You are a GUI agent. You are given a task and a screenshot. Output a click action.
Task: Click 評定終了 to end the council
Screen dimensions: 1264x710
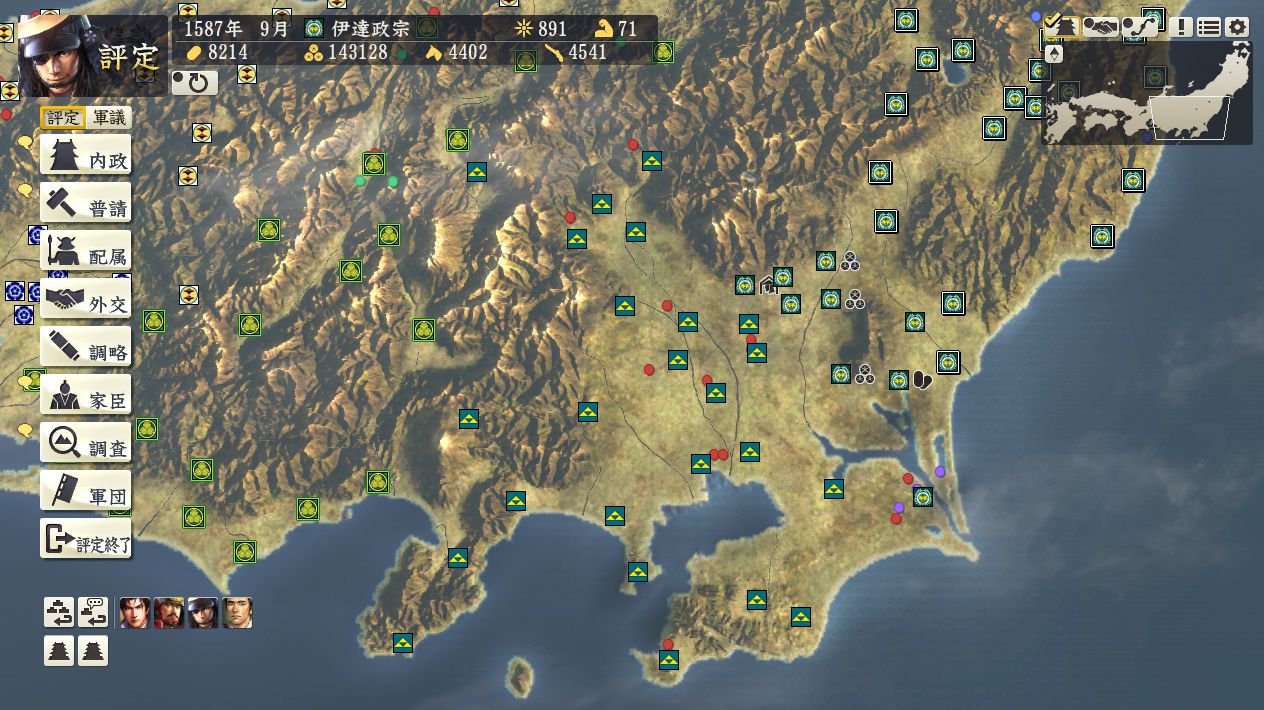(86, 541)
